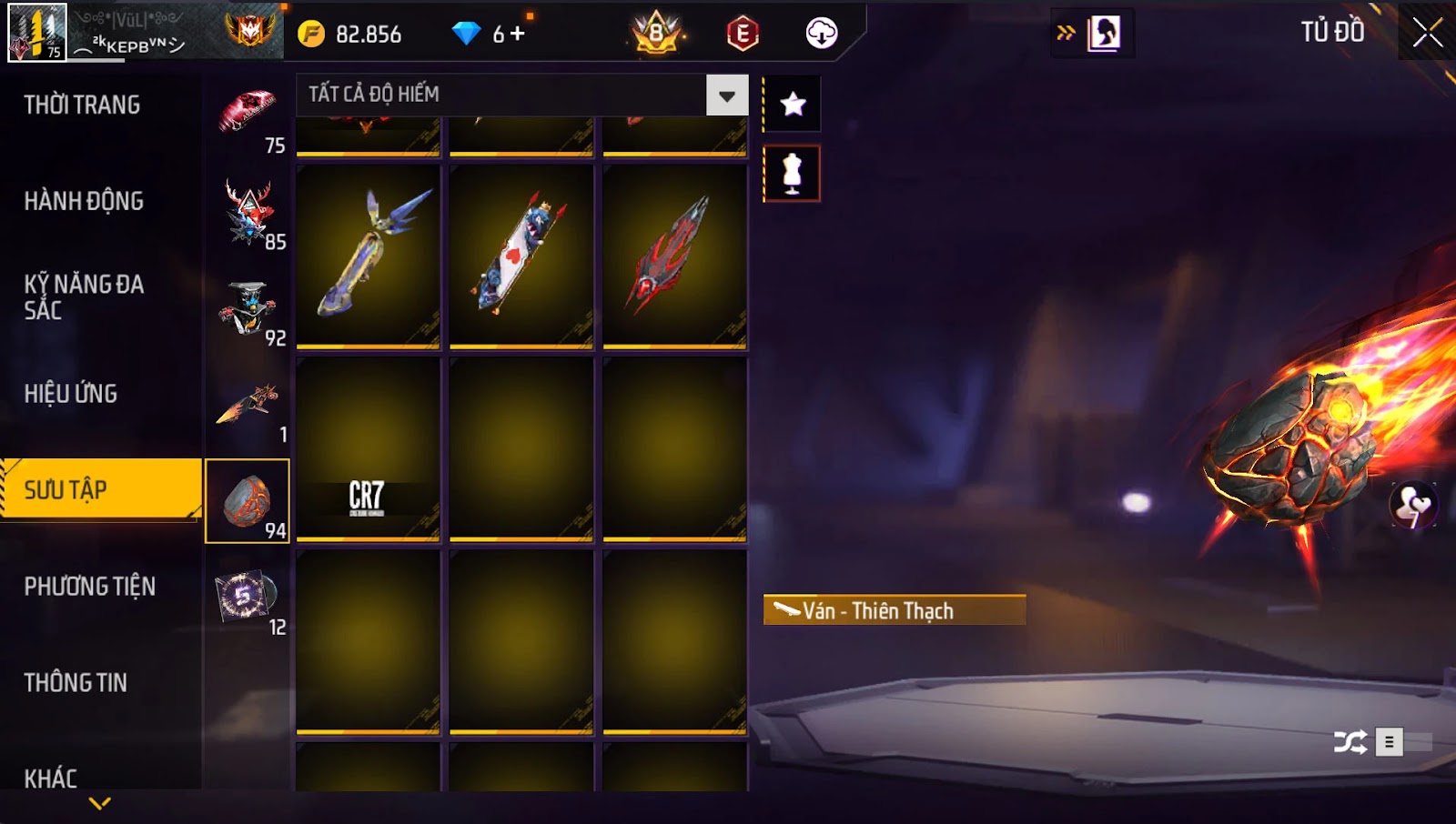The image size is (1456, 824).
Task: Switch to the Hành Động category
Action: pyautogui.click(x=84, y=201)
